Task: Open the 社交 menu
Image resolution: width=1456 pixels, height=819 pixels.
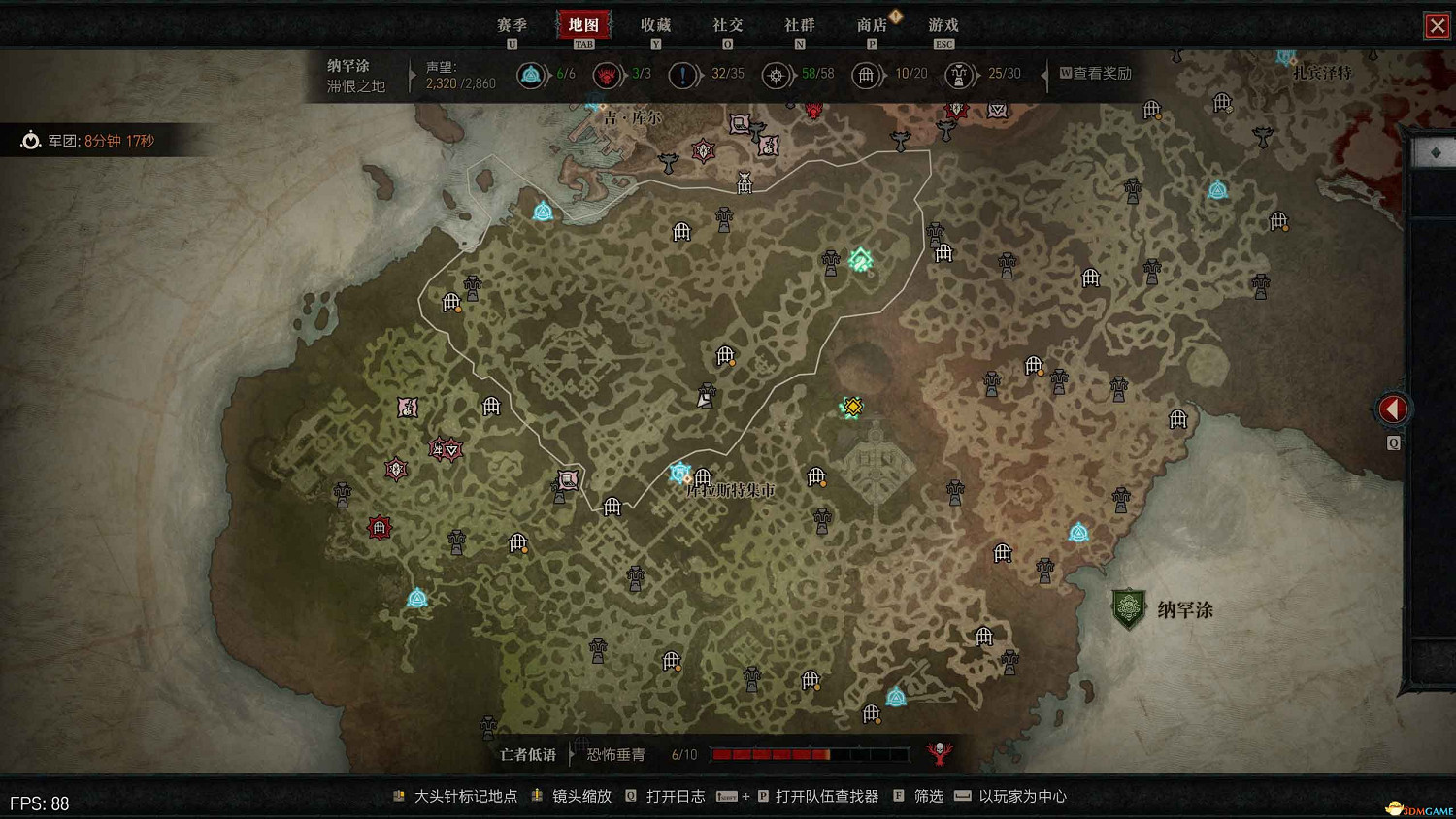Action: pyautogui.click(x=727, y=25)
